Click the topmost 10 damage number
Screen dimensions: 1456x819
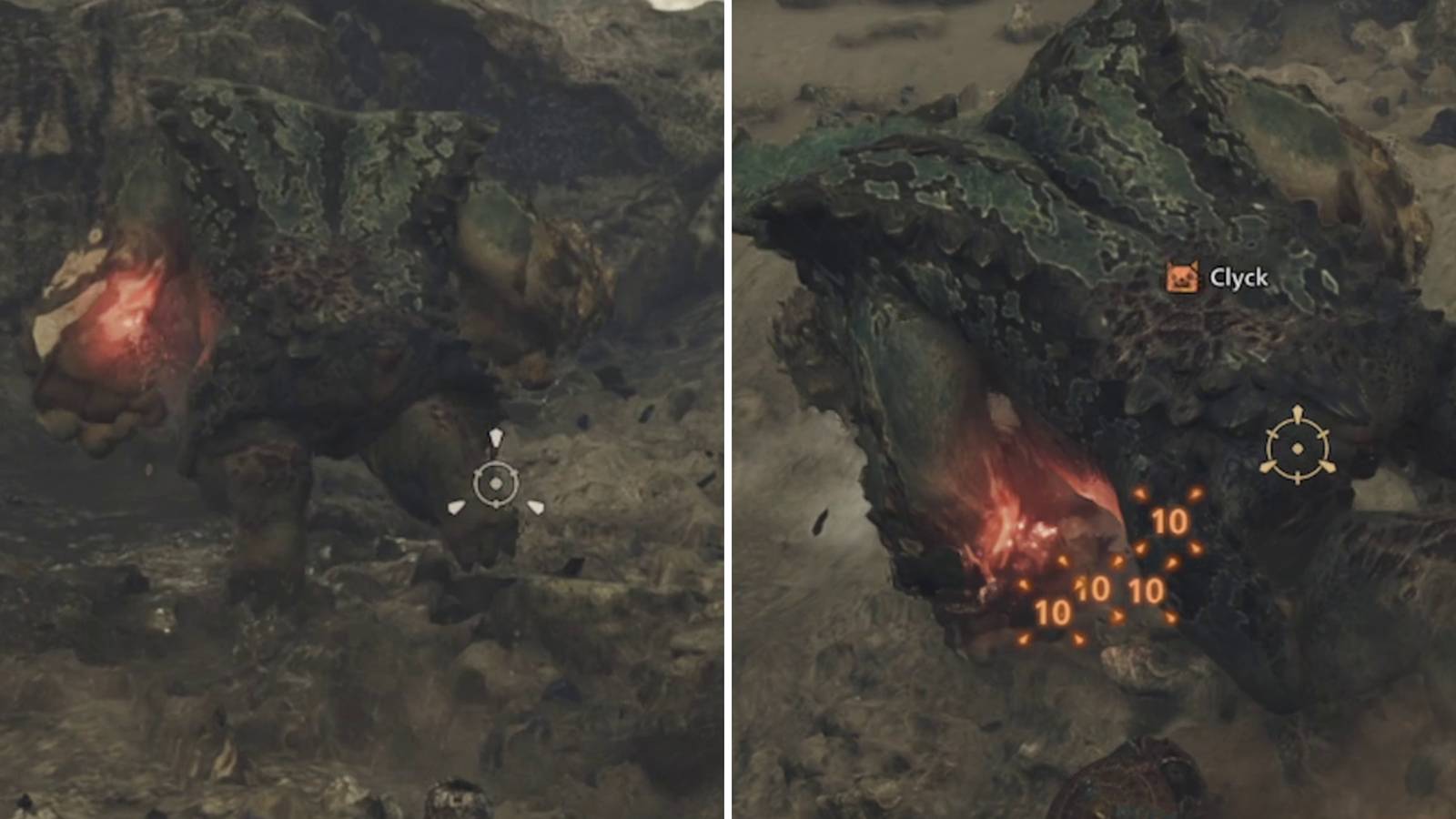click(1170, 521)
